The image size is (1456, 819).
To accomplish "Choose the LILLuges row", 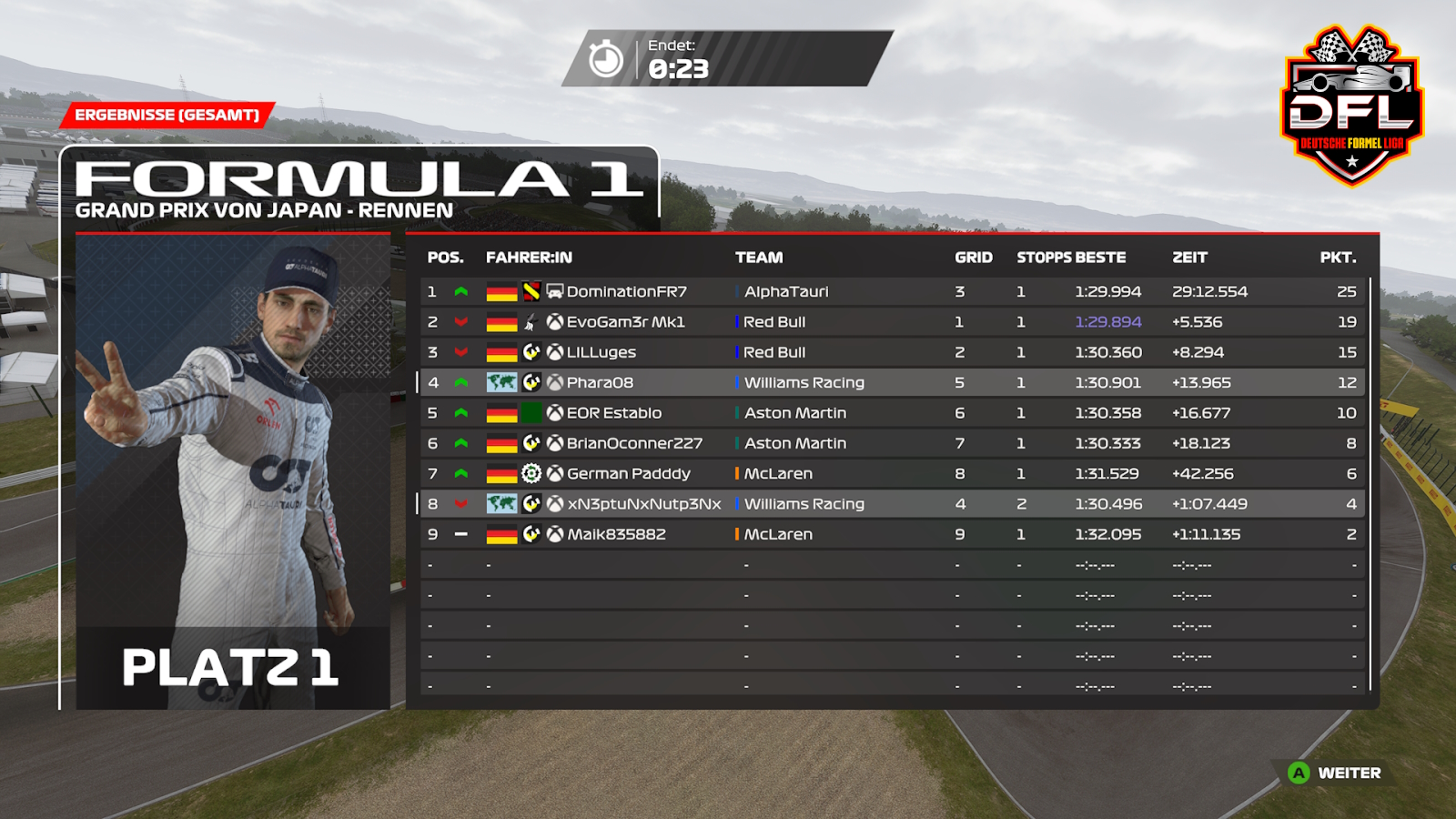I will click(892, 352).
